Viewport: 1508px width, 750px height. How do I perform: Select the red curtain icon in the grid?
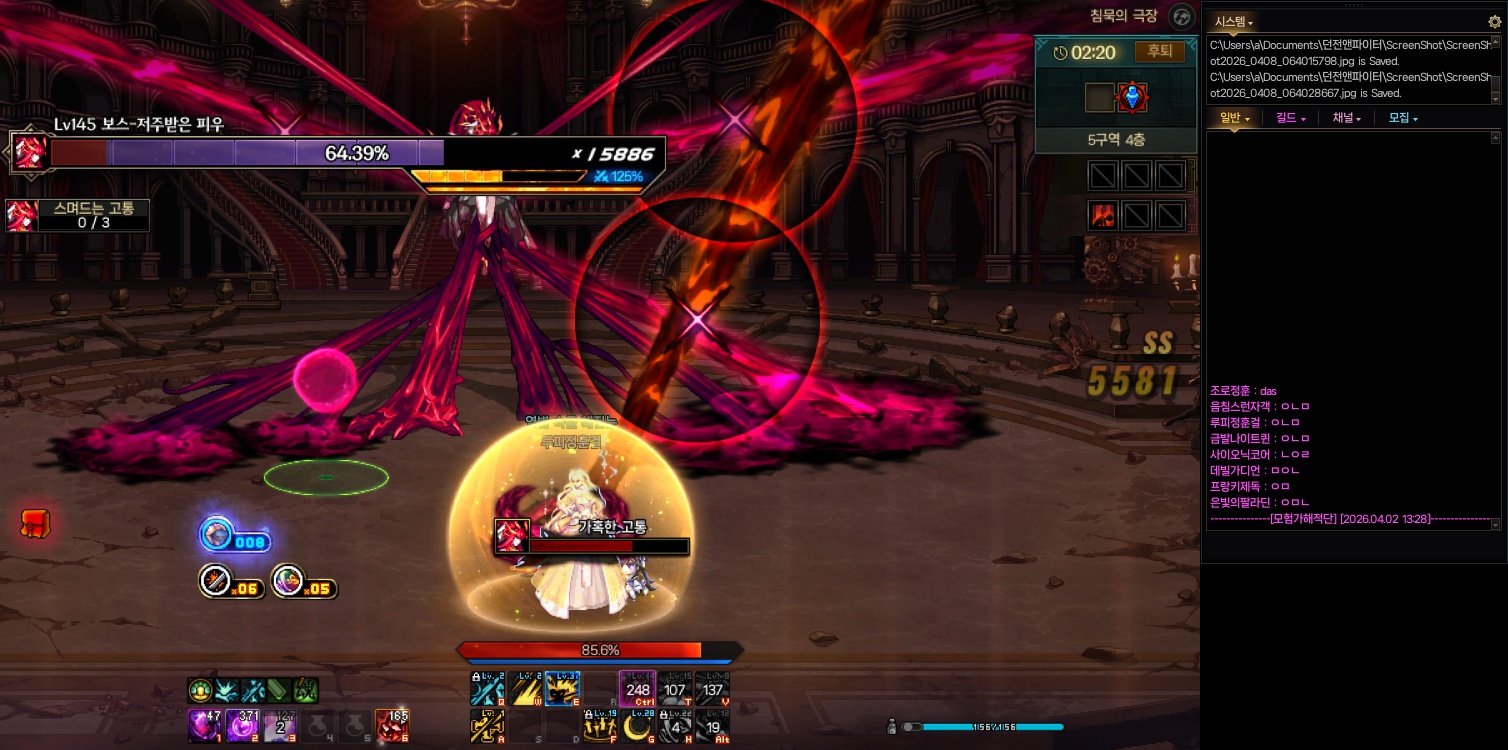click(1102, 215)
